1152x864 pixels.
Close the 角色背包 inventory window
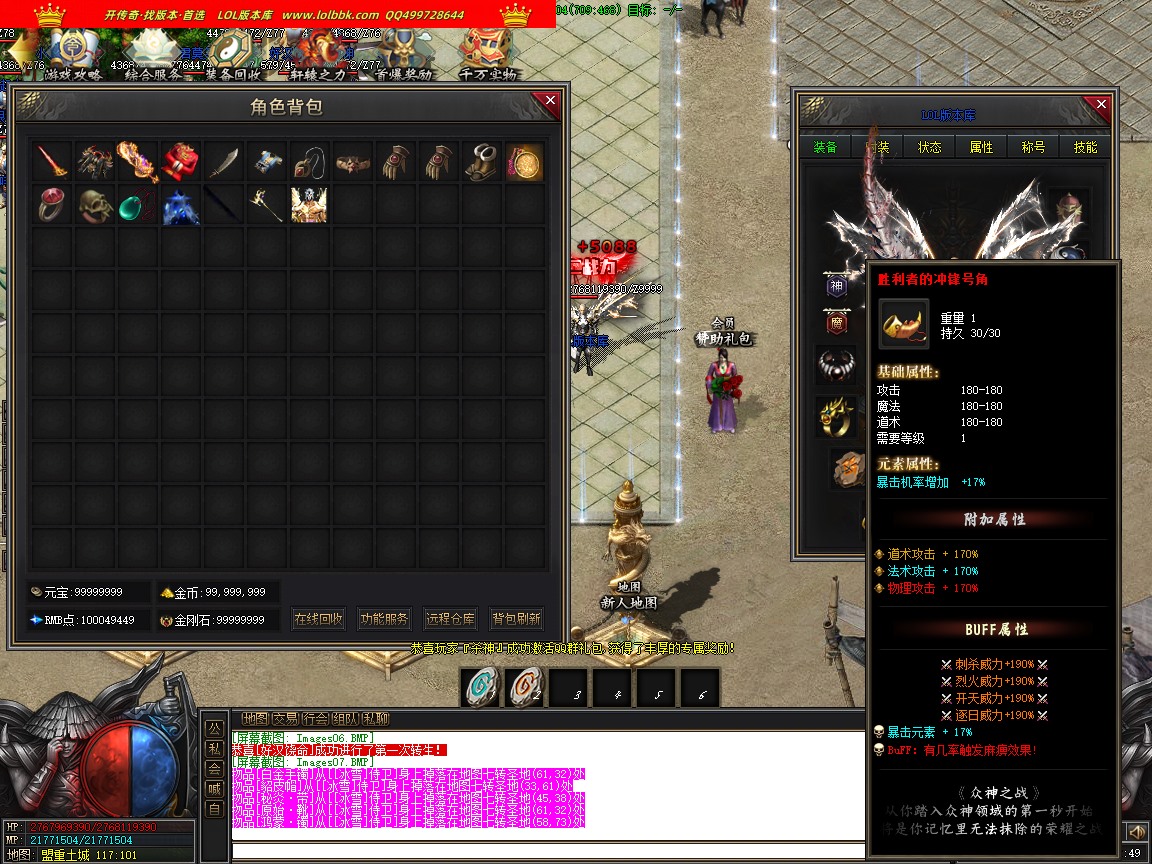pos(550,100)
